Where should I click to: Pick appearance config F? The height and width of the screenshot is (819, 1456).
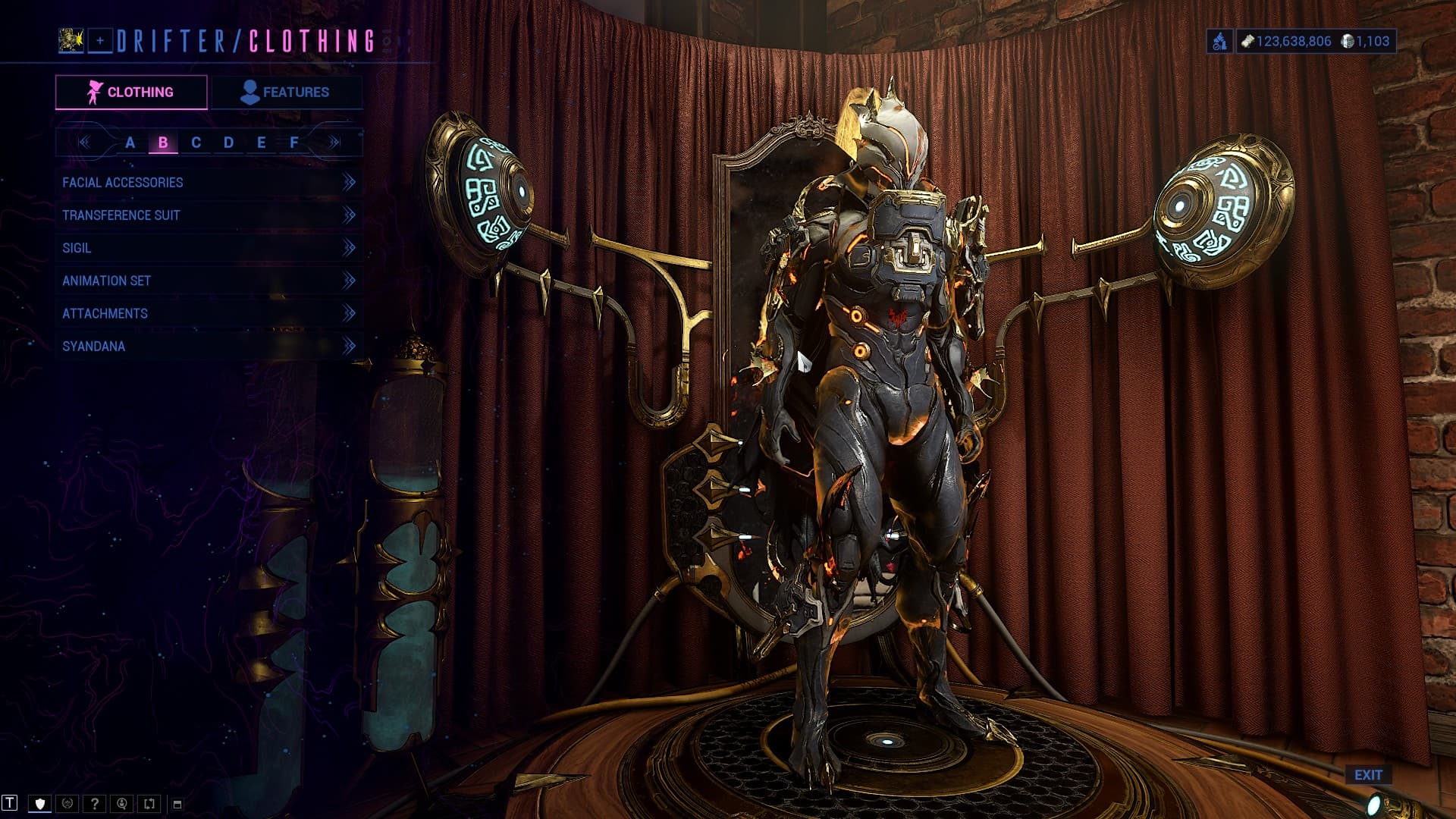tap(294, 143)
